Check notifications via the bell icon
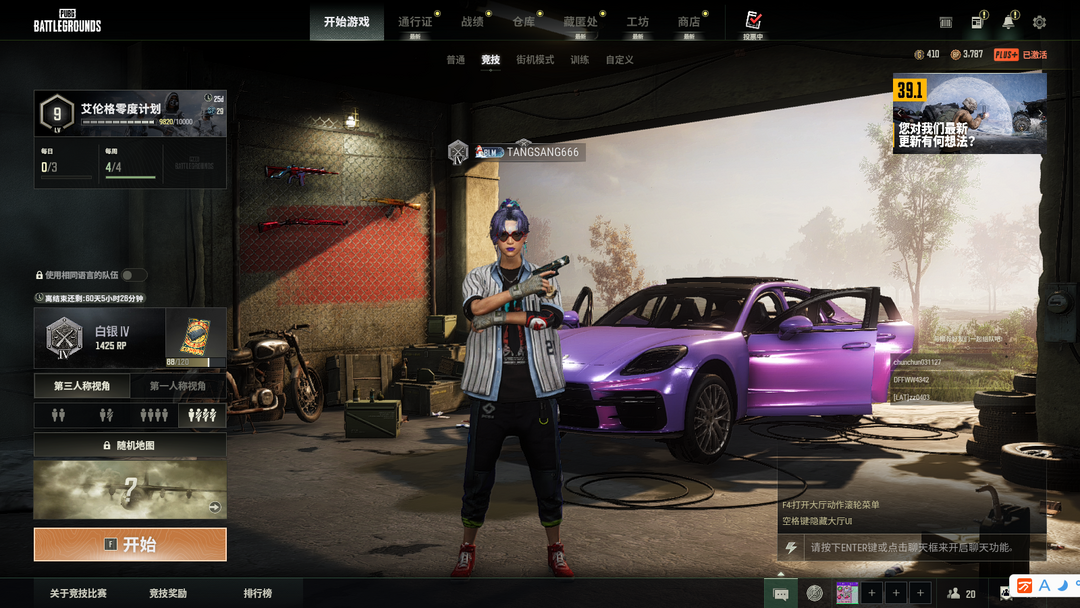This screenshot has height=608, width=1080. pos(1008,22)
